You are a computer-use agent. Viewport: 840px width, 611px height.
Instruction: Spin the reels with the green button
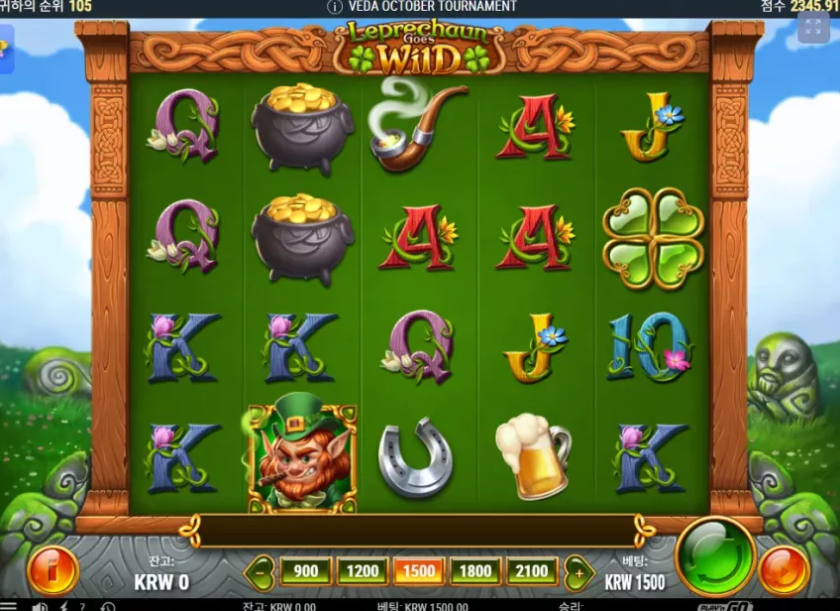pos(715,556)
